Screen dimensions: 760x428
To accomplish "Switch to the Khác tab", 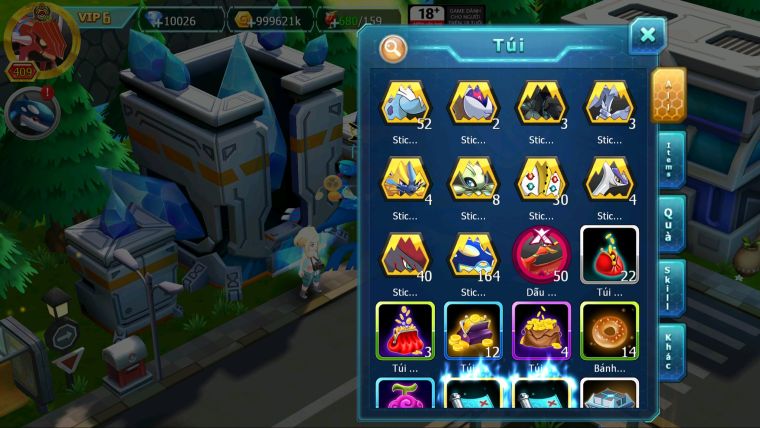I will click(668, 350).
